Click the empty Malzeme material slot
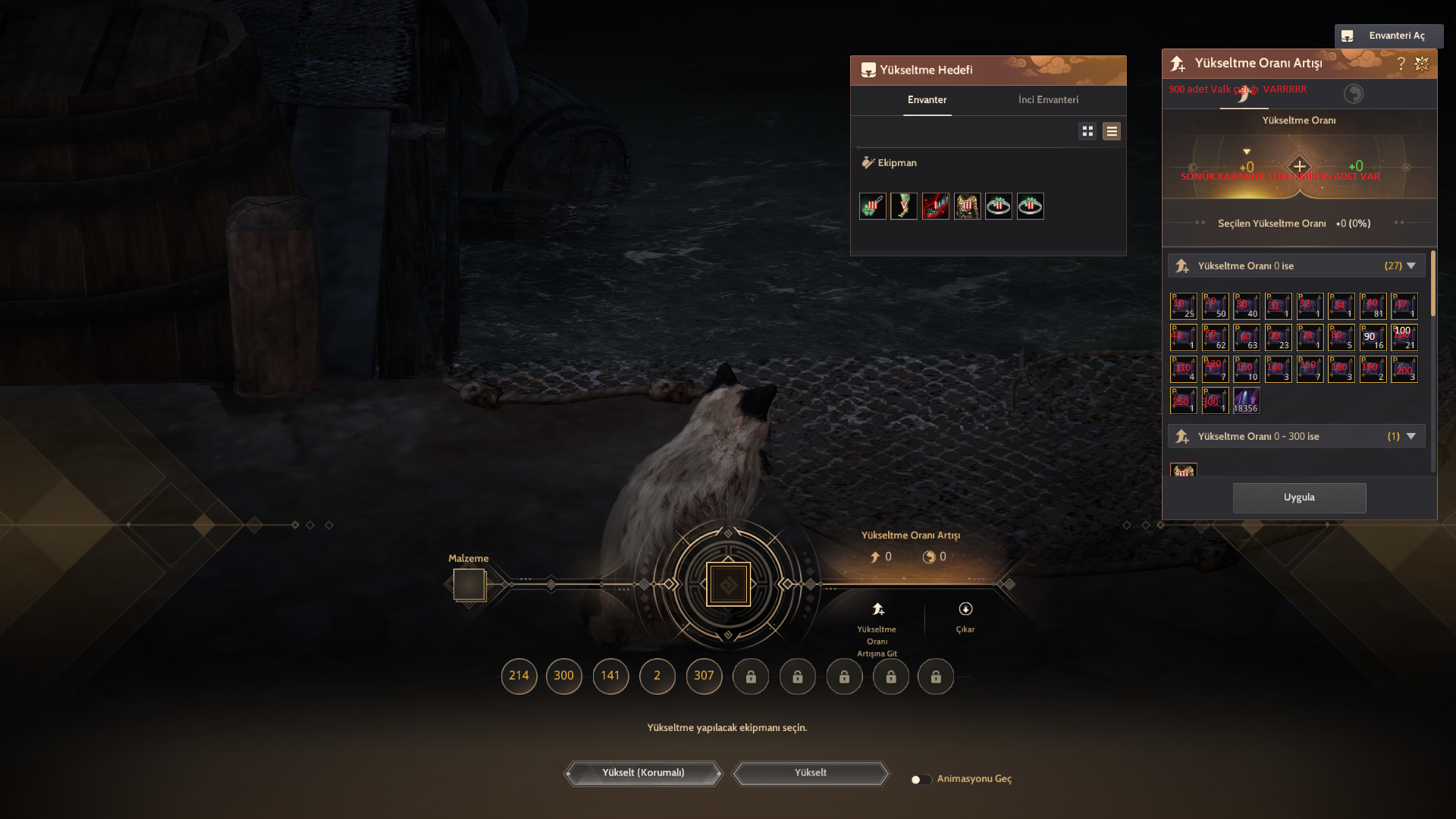Viewport: 1456px width, 819px height. (469, 585)
